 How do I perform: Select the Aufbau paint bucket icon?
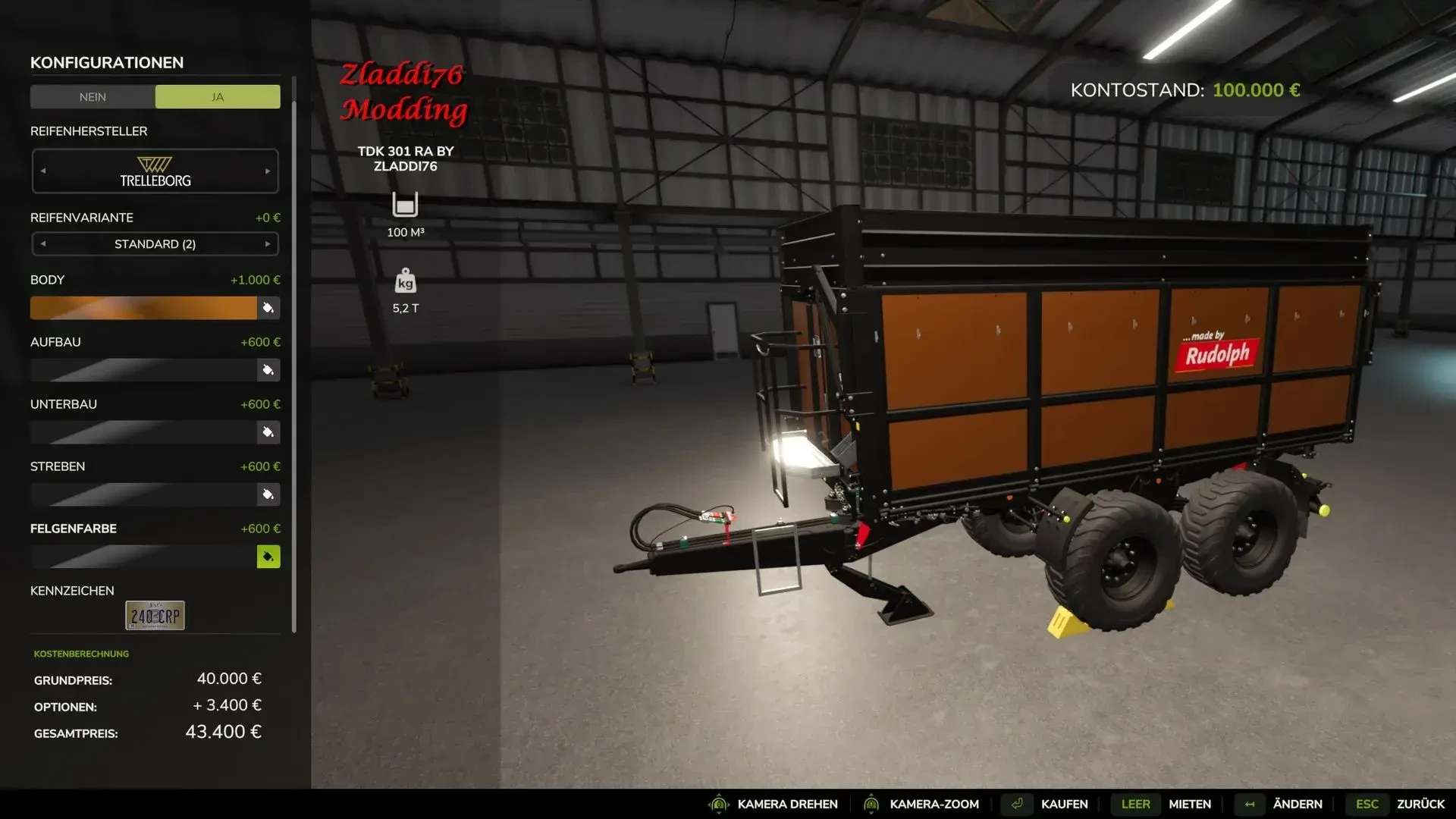click(x=268, y=370)
